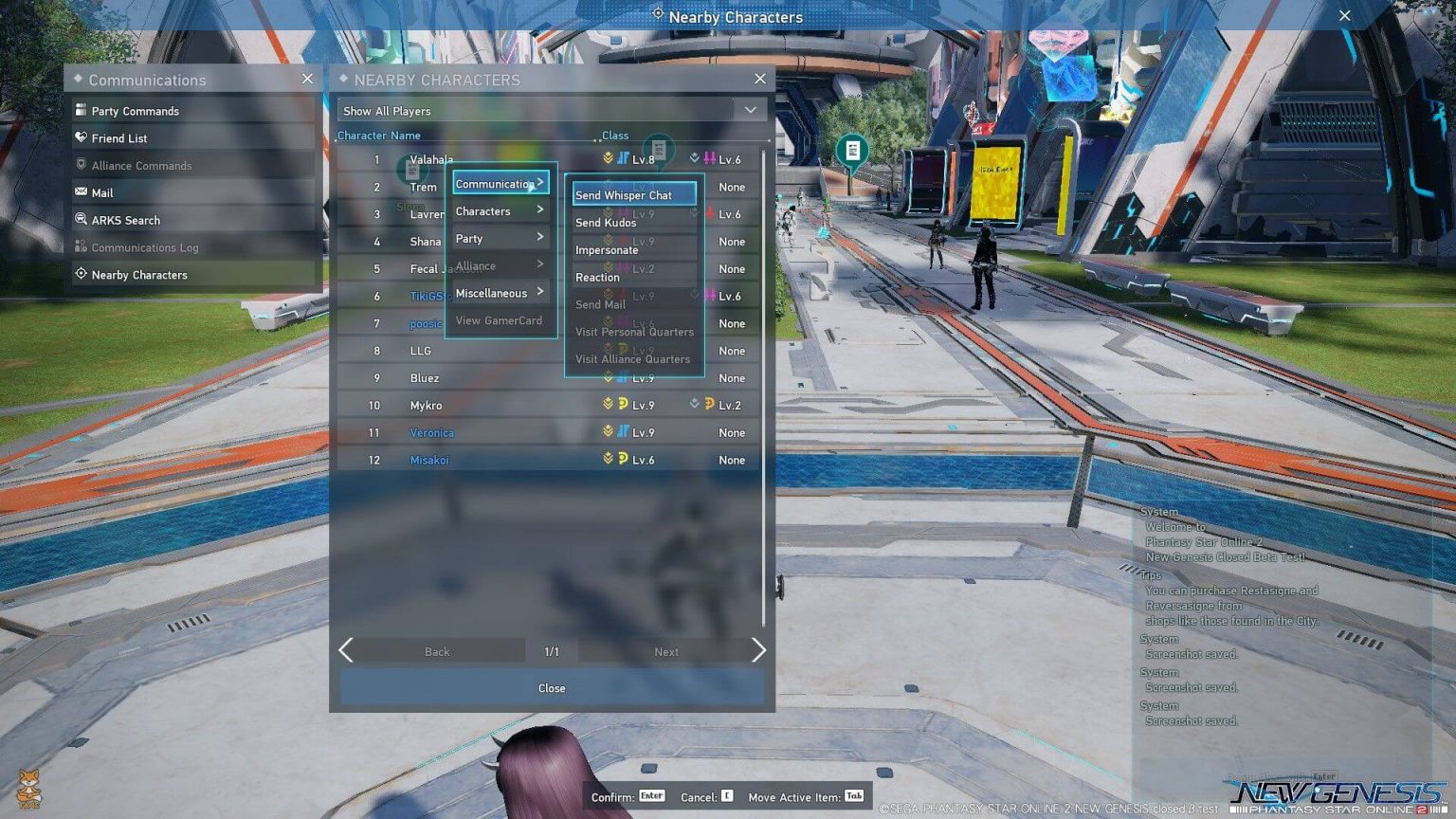Click the green quest marker above the kiosk

[x=850, y=151]
